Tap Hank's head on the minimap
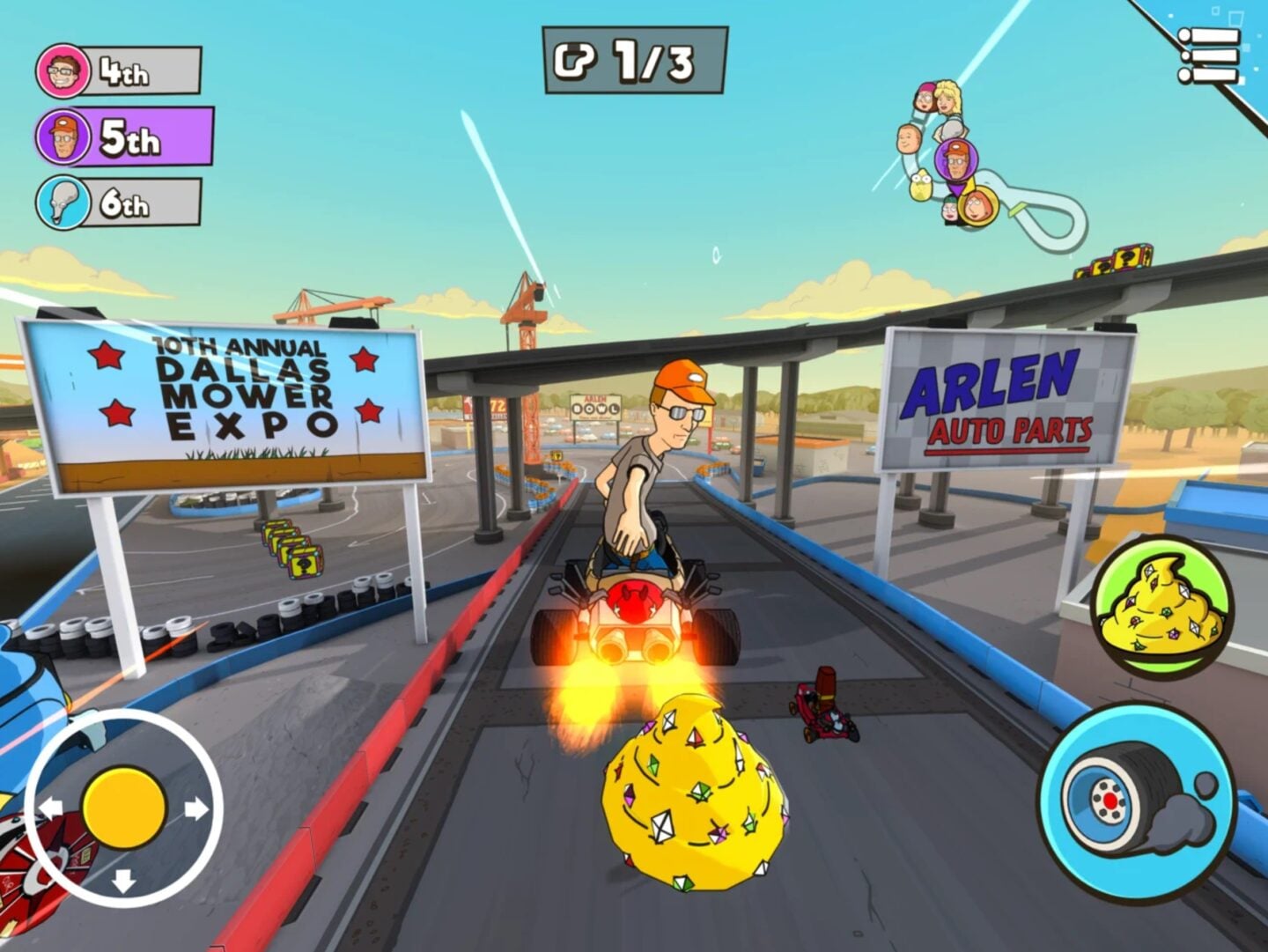The image size is (1268, 952). tap(957, 160)
